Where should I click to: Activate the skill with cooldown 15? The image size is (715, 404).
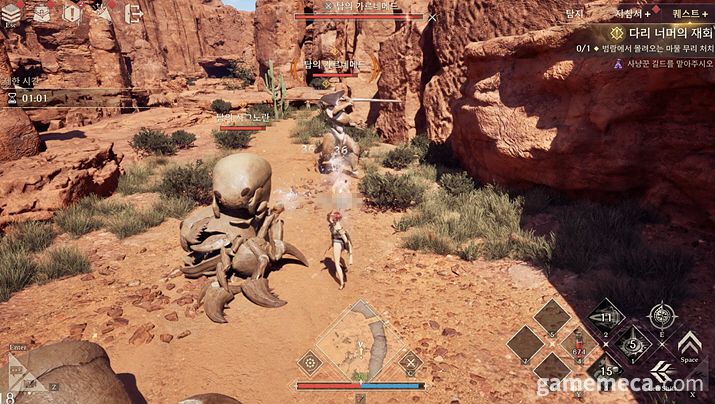[x=605, y=371]
